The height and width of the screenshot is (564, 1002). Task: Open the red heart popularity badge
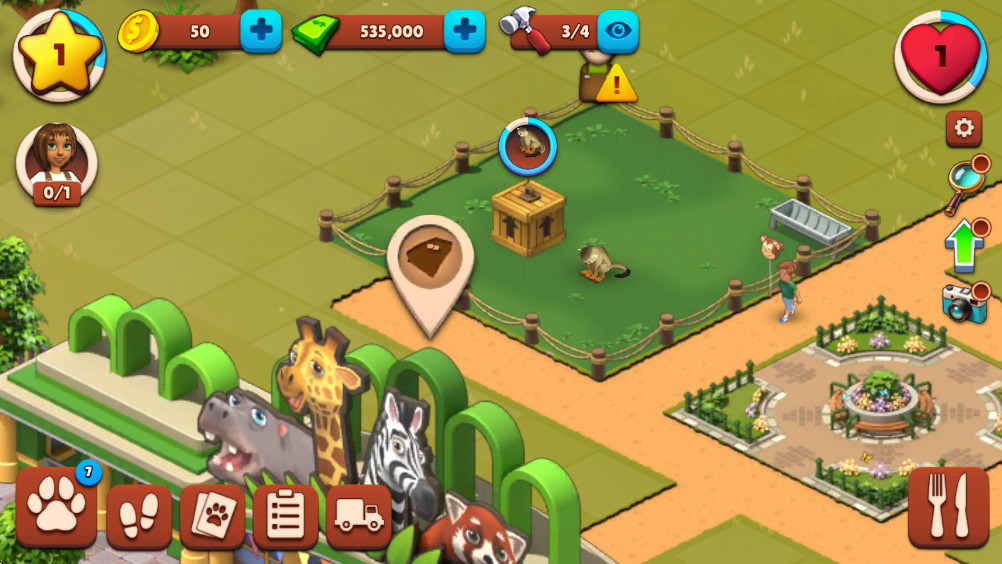(x=940, y=55)
